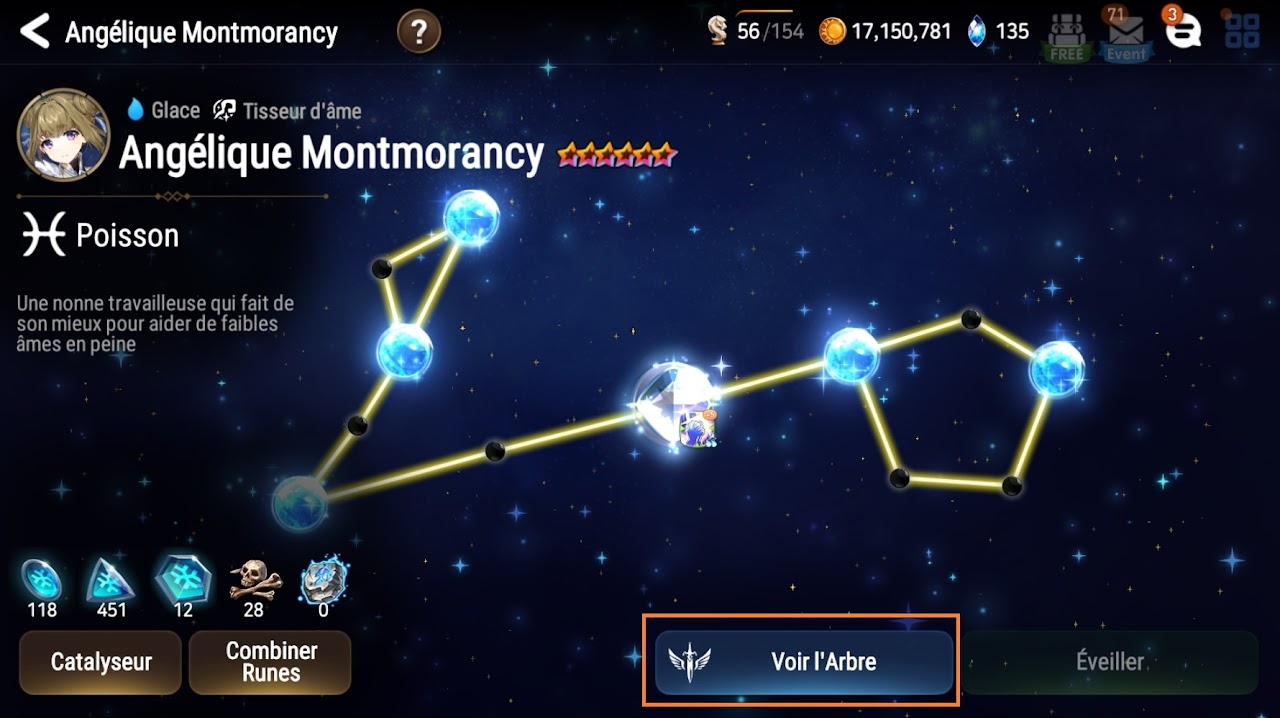Tap the blue skystone crystal icon
The height and width of the screenshot is (718, 1280).
(977, 32)
